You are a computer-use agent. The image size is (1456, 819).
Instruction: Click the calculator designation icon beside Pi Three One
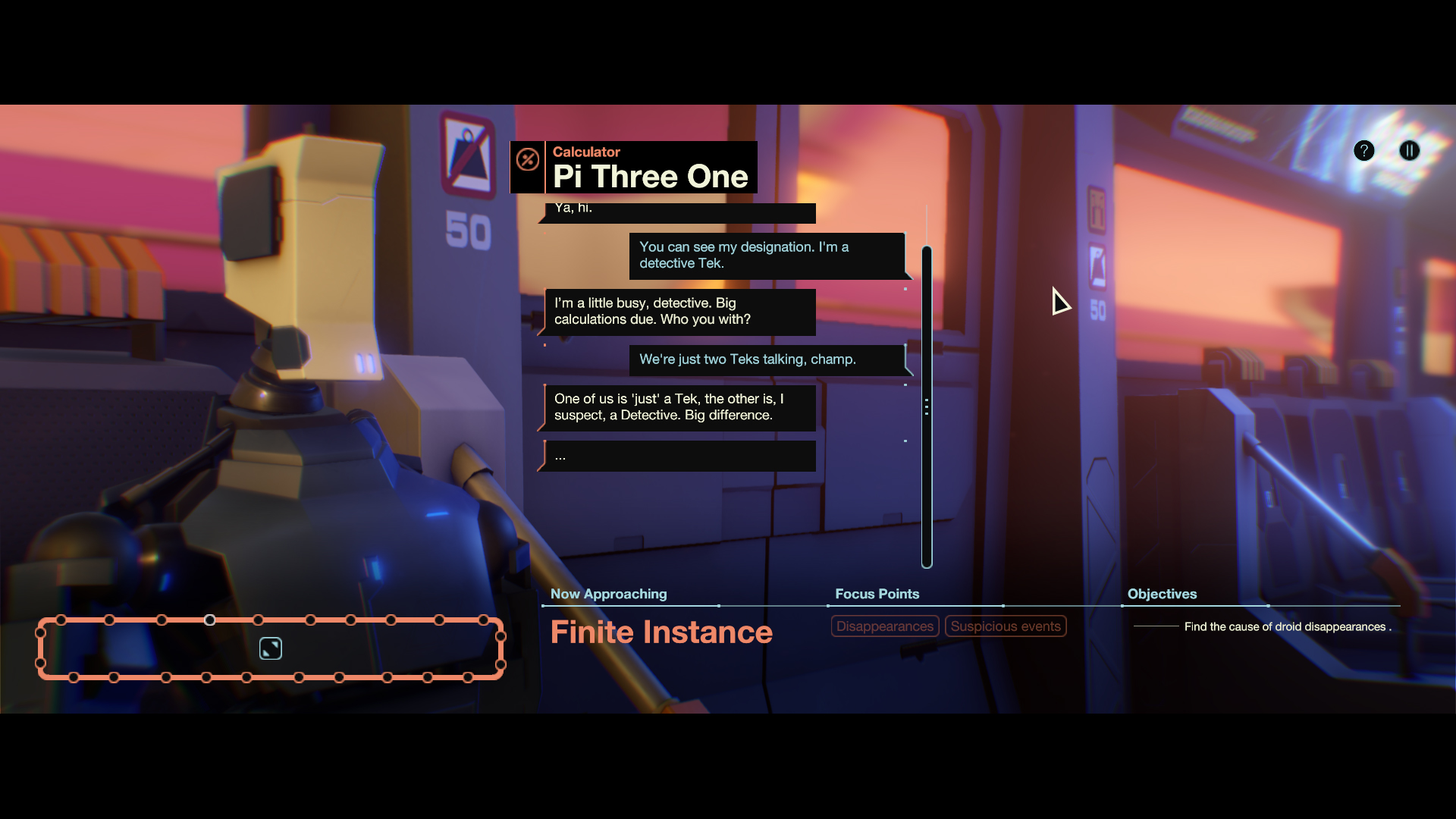(x=528, y=161)
